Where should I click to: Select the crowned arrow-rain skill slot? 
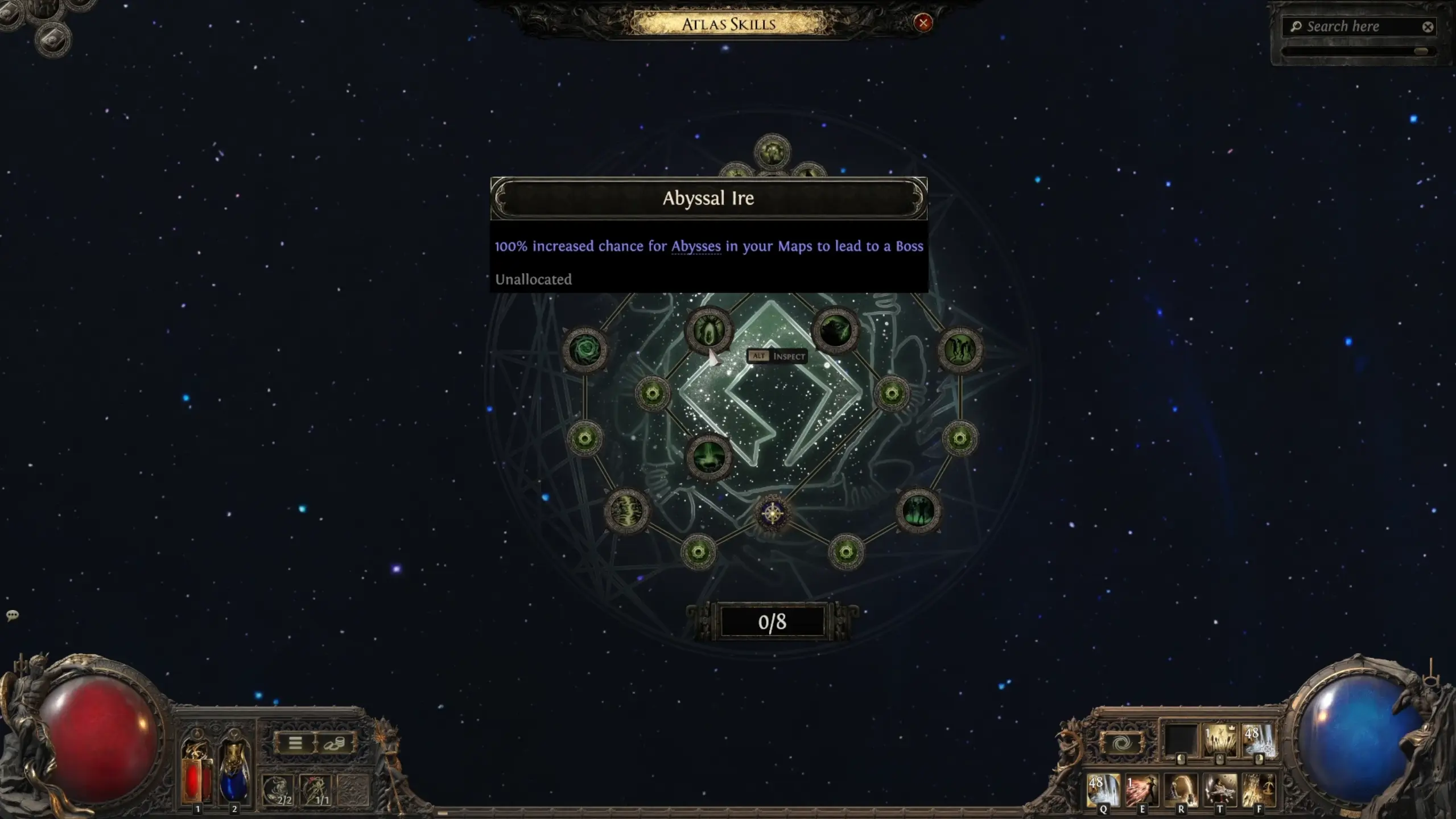coord(1219,740)
